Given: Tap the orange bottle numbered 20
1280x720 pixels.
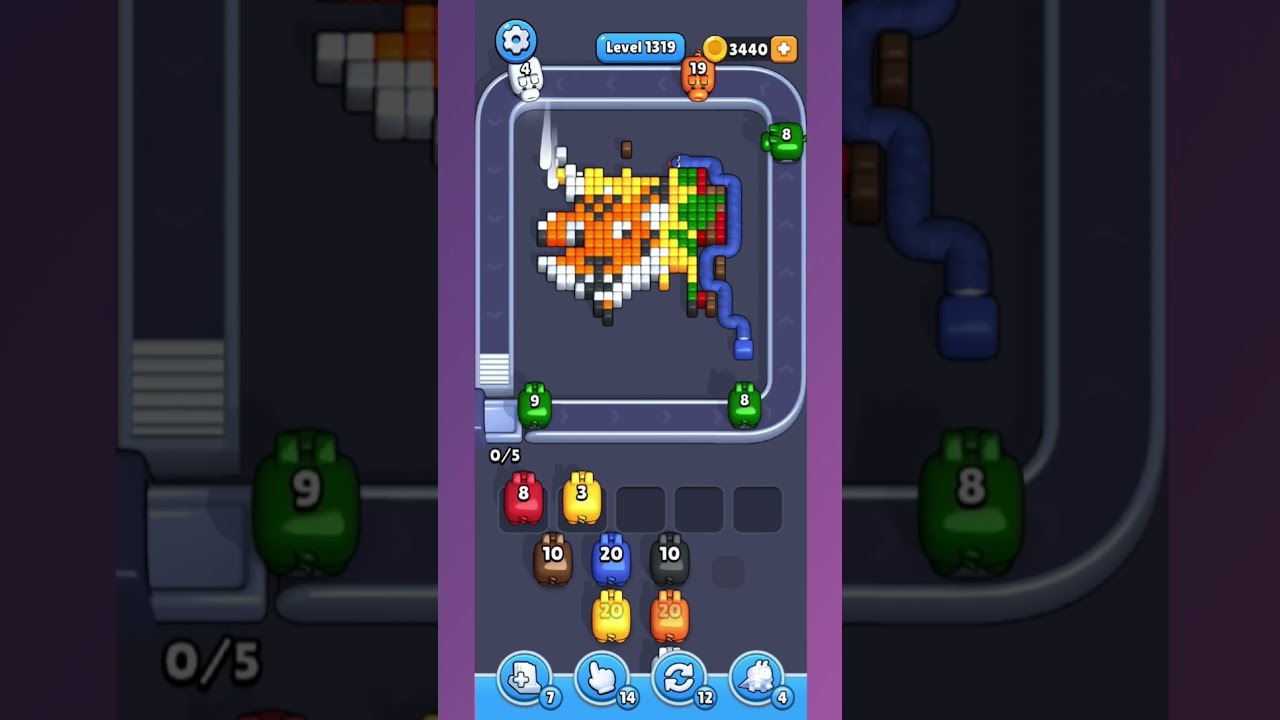Looking at the screenshot, I should 670,615.
